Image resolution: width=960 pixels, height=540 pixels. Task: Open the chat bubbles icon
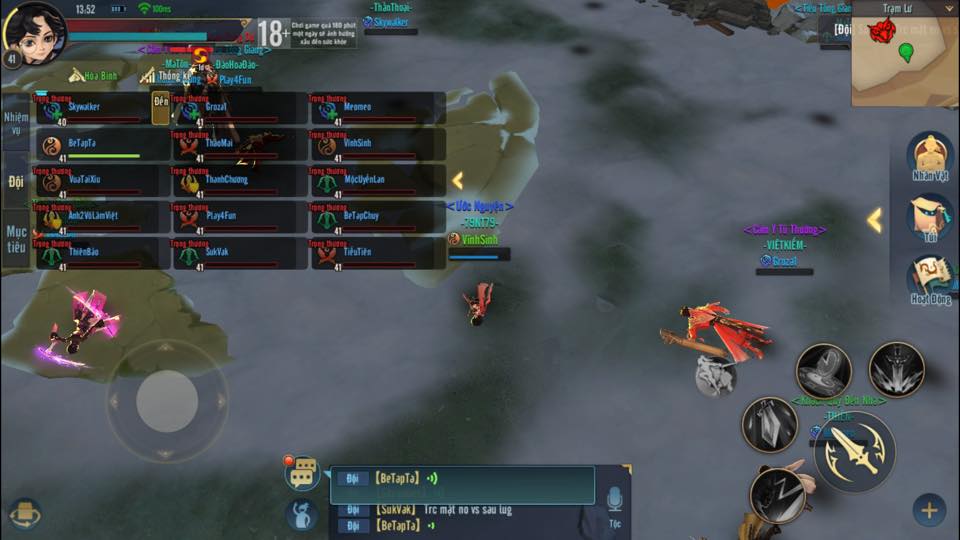click(302, 473)
